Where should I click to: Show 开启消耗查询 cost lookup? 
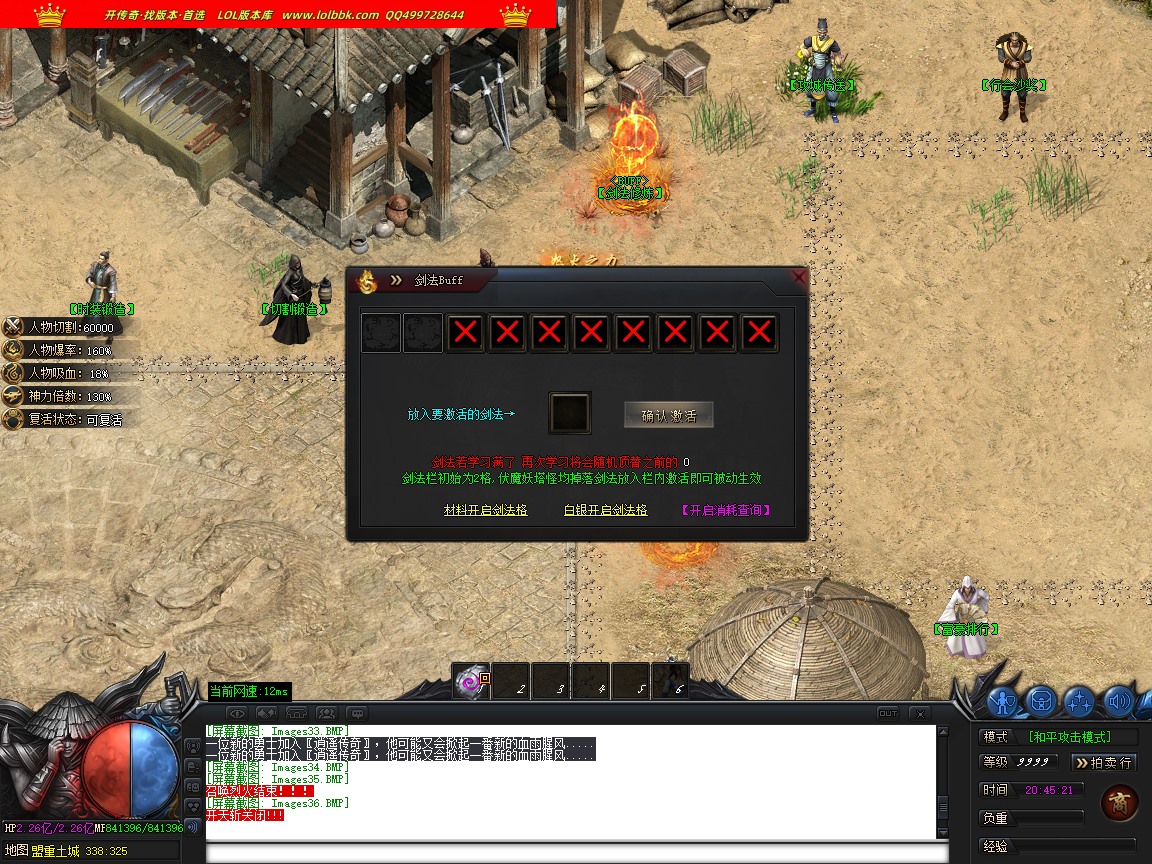coord(726,510)
